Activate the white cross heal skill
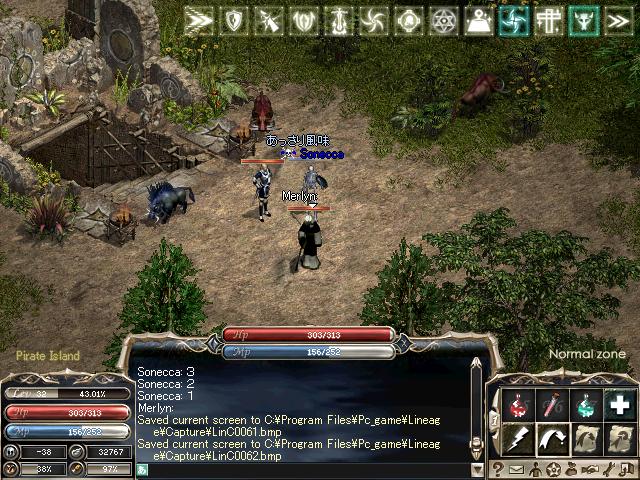The image size is (640, 480). [620, 405]
